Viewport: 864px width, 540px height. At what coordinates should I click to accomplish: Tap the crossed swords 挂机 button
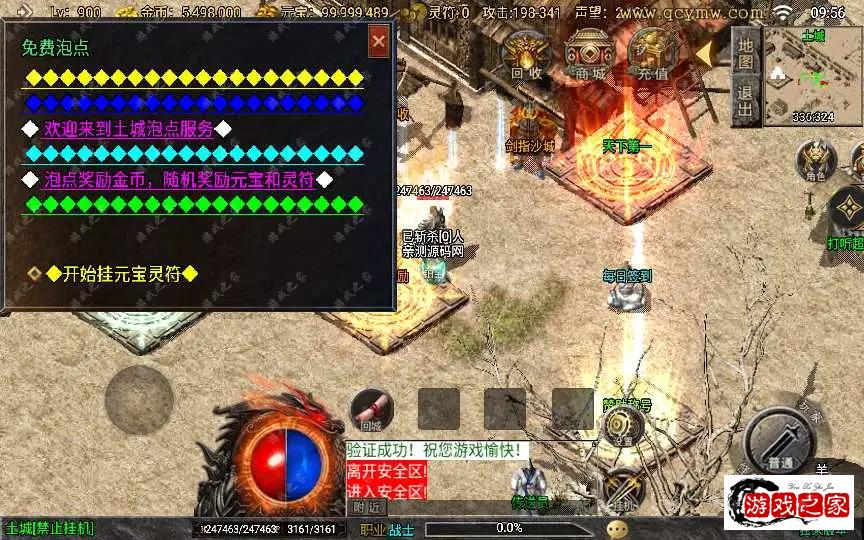(x=624, y=489)
